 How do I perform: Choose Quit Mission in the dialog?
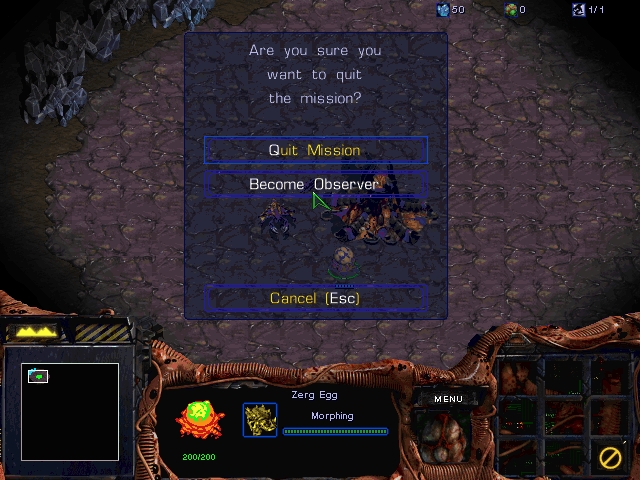click(x=315, y=150)
